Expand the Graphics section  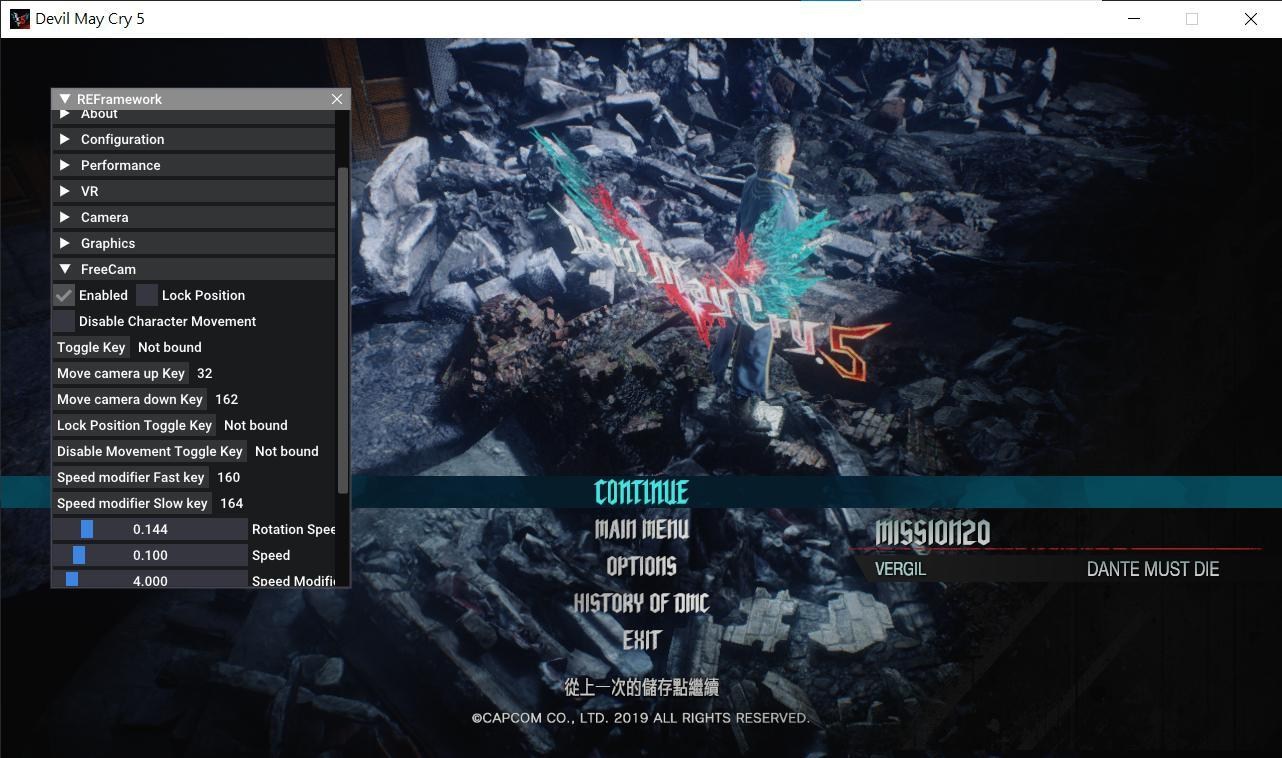pos(107,243)
